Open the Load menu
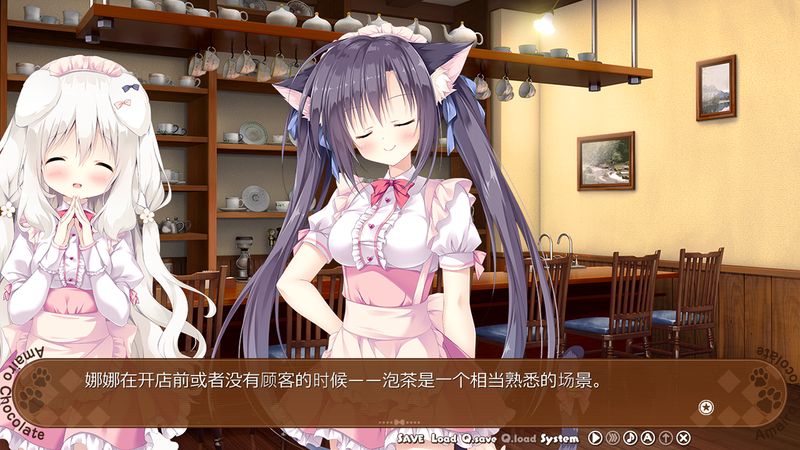Screen dimensions: 800x450 tap(443, 438)
